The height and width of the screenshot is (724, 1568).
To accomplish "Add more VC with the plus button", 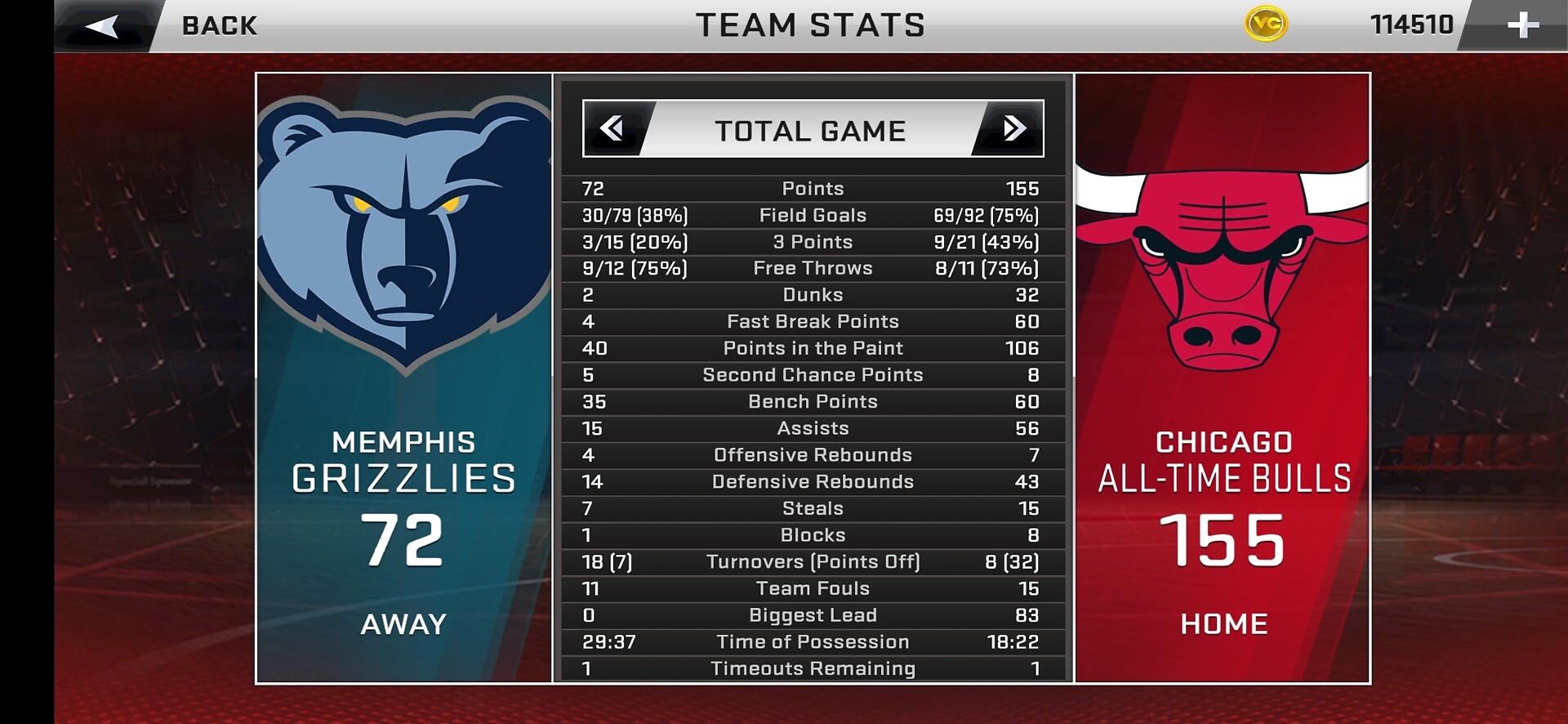I will pos(1522,25).
